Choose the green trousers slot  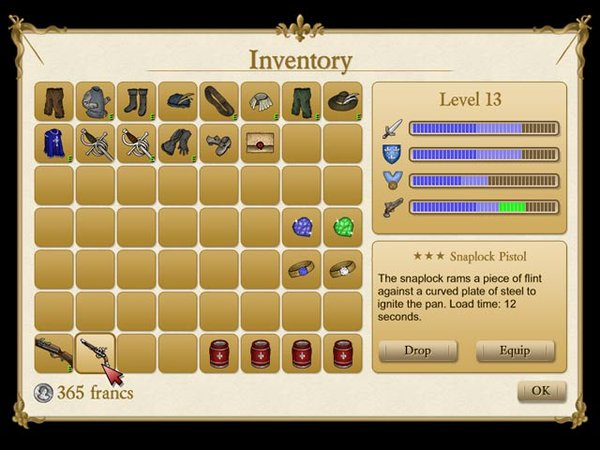tap(301, 102)
